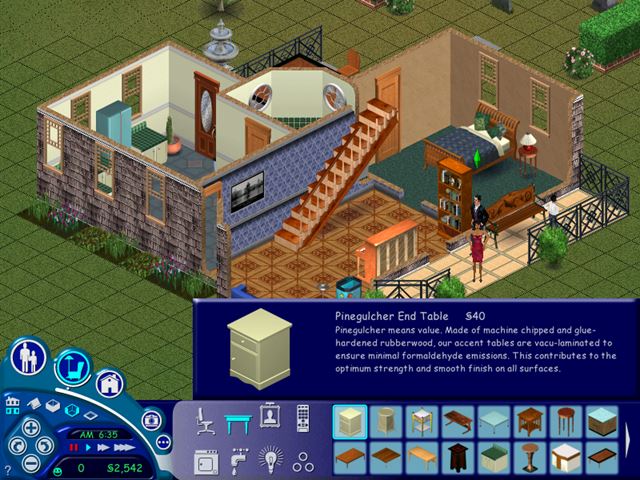
Task: Zoom in with the plus button
Action: click(x=32, y=427)
